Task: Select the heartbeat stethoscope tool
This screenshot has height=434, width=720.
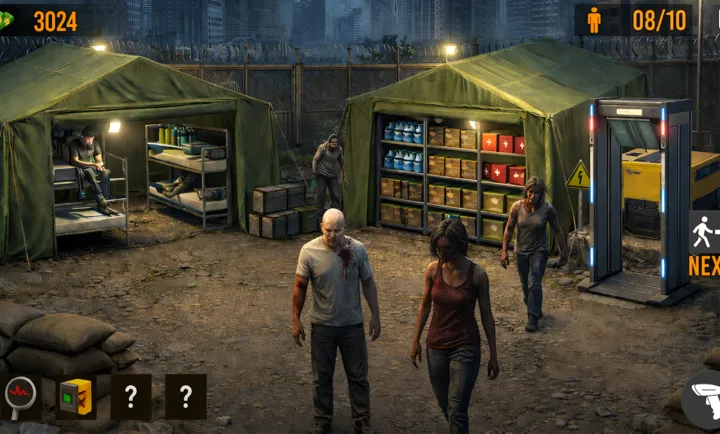Action: [21, 396]
